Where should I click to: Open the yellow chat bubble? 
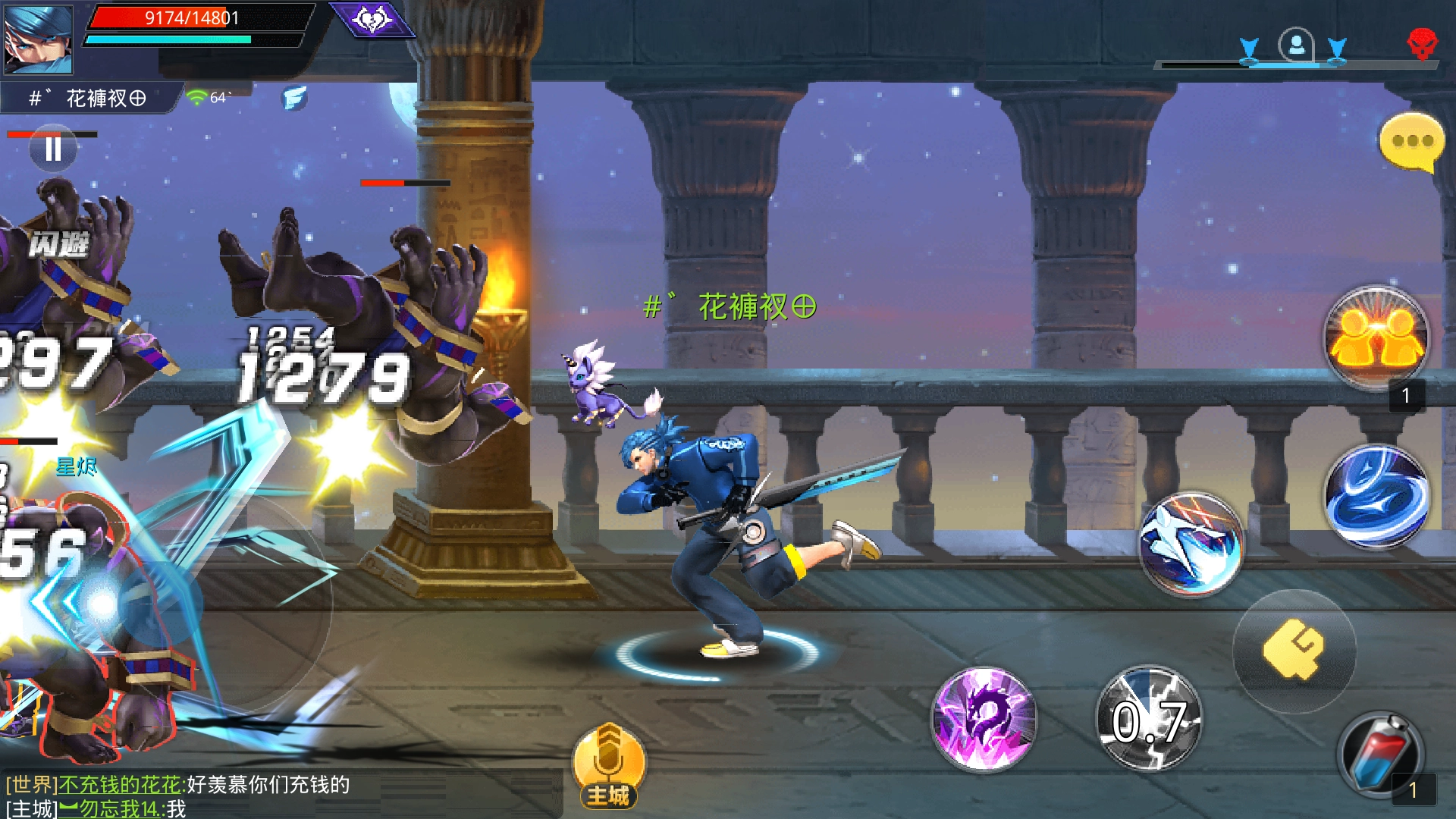[1410, 142]
